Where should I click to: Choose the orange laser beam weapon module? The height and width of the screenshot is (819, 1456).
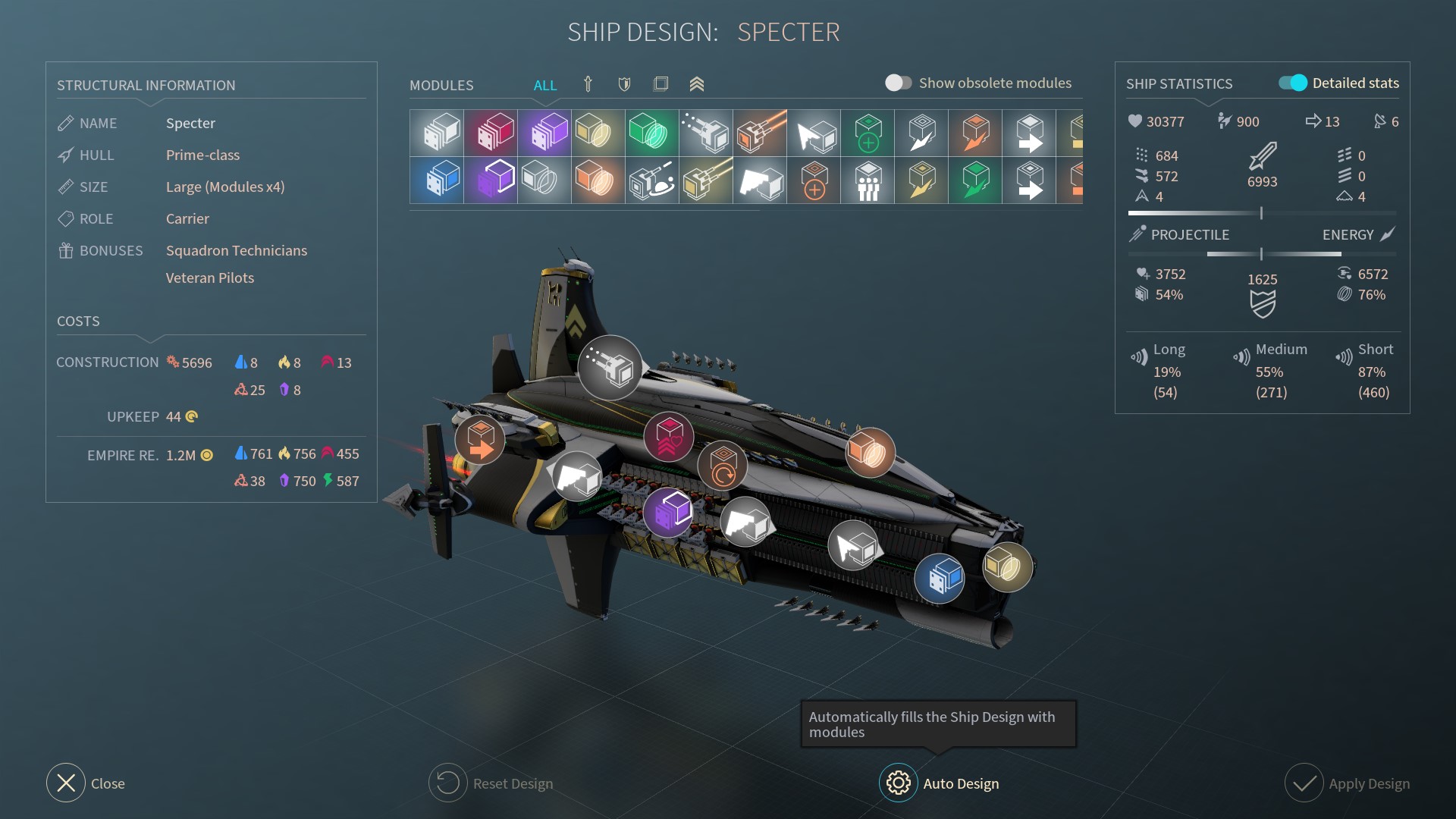coord(760,133)
